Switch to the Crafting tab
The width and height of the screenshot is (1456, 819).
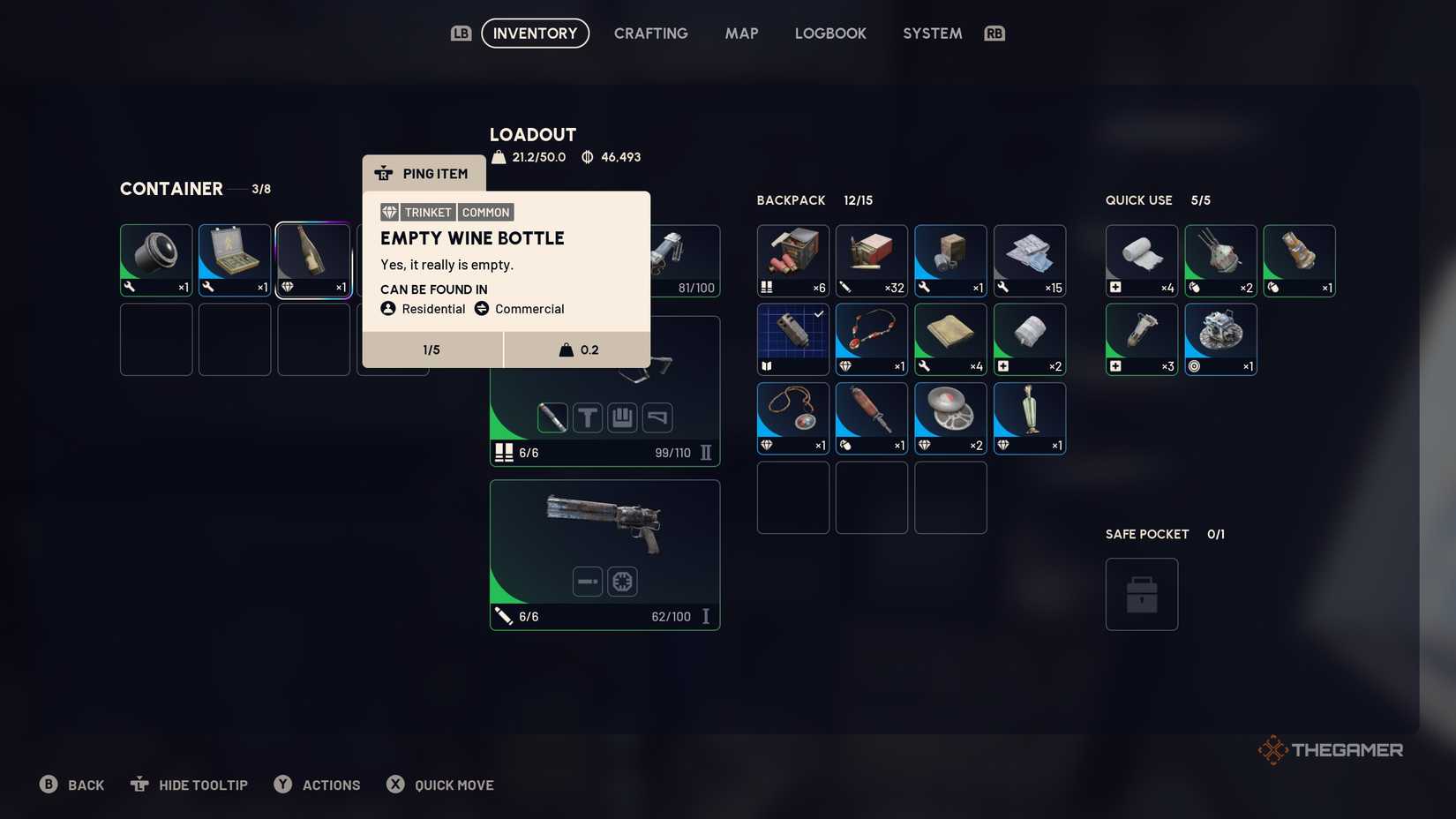pos(650,34)
